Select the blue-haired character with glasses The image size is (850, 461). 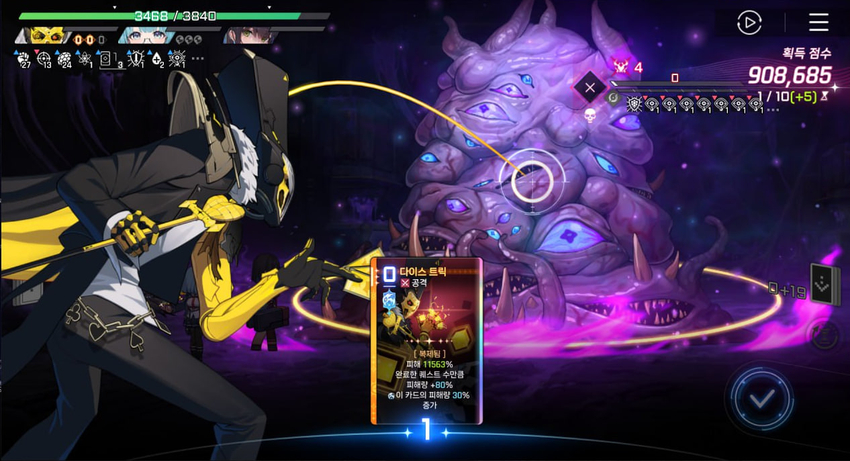pyautogui.click(x=150, y=35)
